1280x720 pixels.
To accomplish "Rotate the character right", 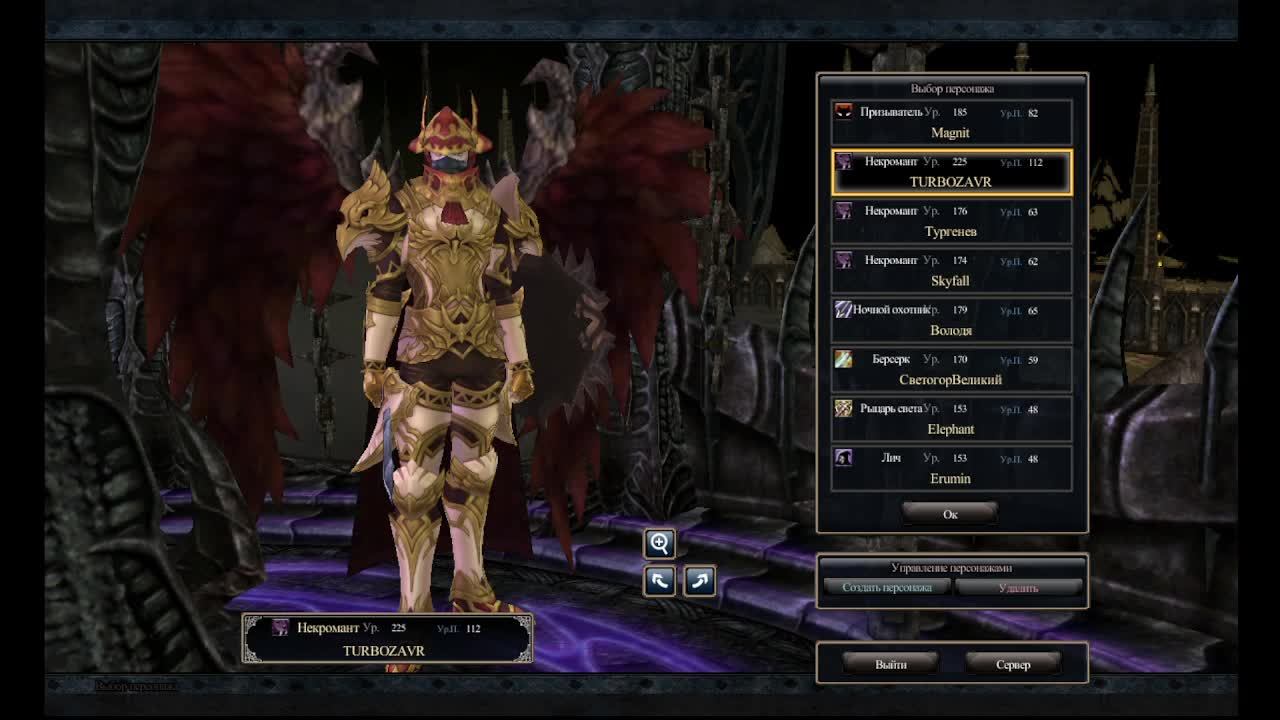I will pyautogui.click(x=699, y=580).
